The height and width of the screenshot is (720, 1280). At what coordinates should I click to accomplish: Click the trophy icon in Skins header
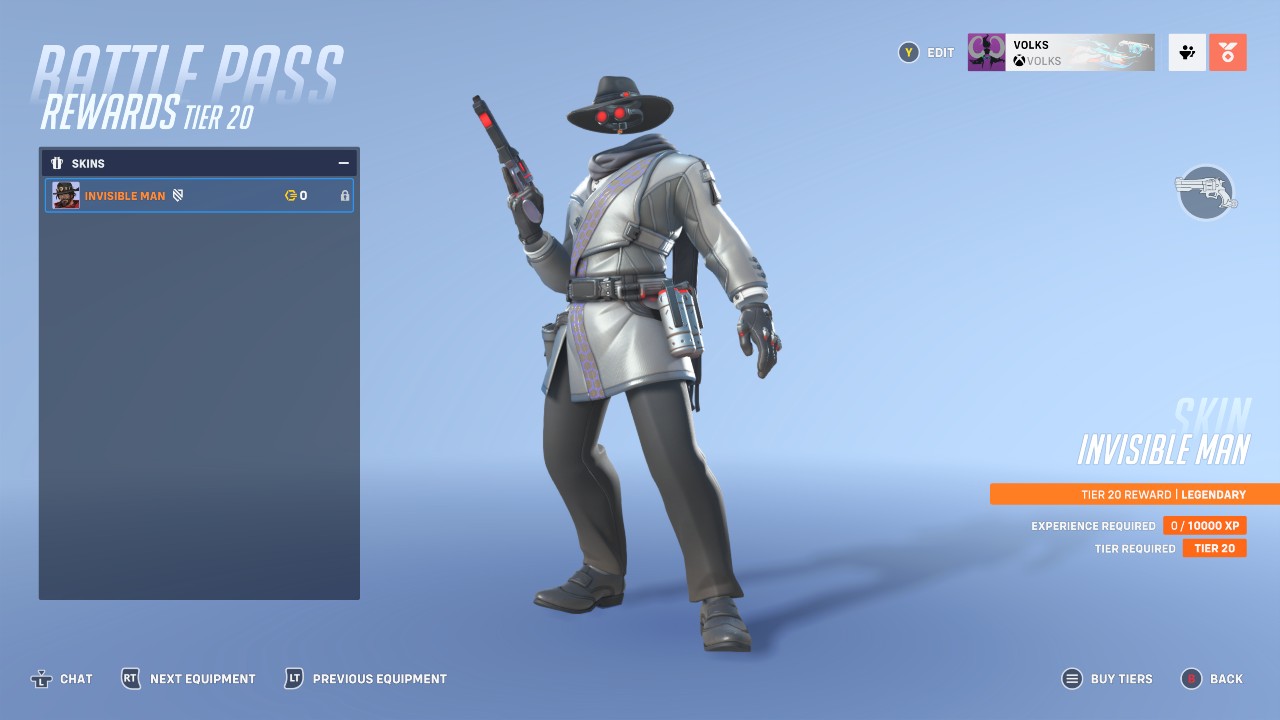tap(56, 163)
